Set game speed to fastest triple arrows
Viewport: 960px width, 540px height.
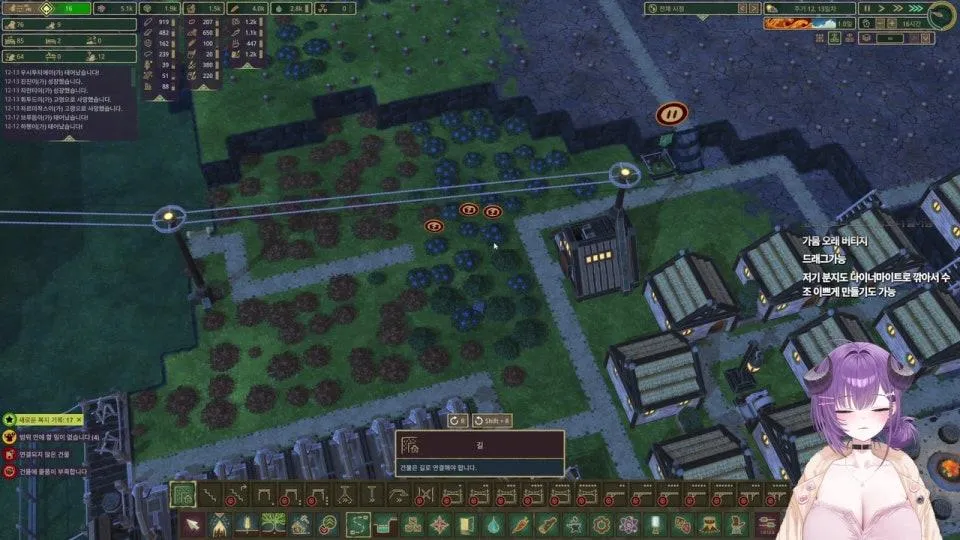pyautogui.click(x=915, y=8)
